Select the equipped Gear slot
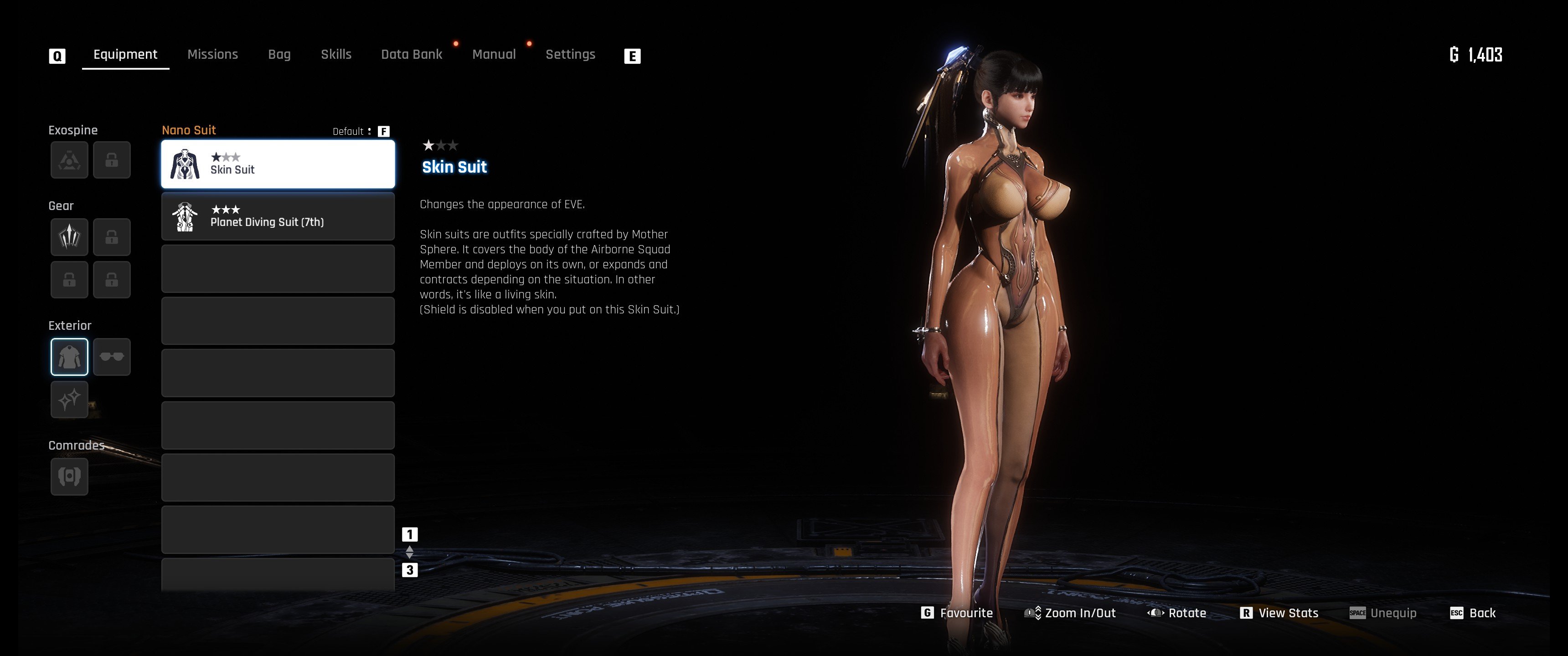This screenshot has height=656, width=1568. [x=69, y=237]
